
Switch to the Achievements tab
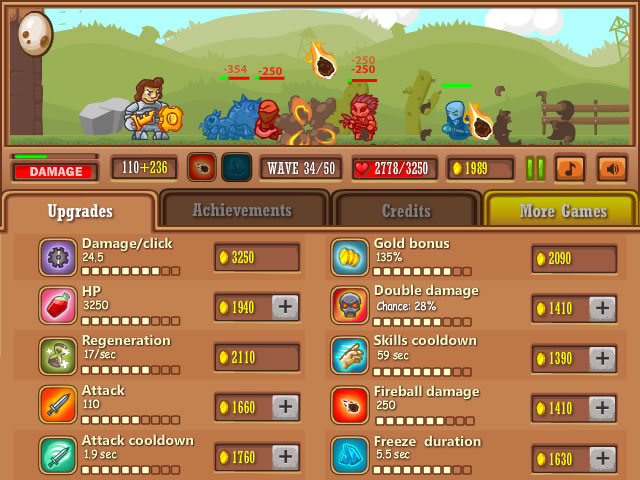click(242, 211)
